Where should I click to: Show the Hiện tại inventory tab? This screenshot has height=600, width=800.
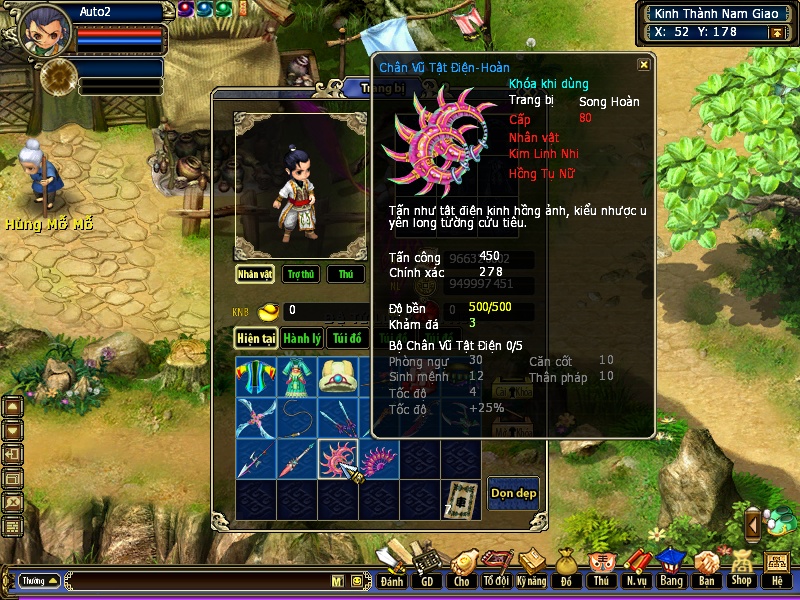point(255,338)
